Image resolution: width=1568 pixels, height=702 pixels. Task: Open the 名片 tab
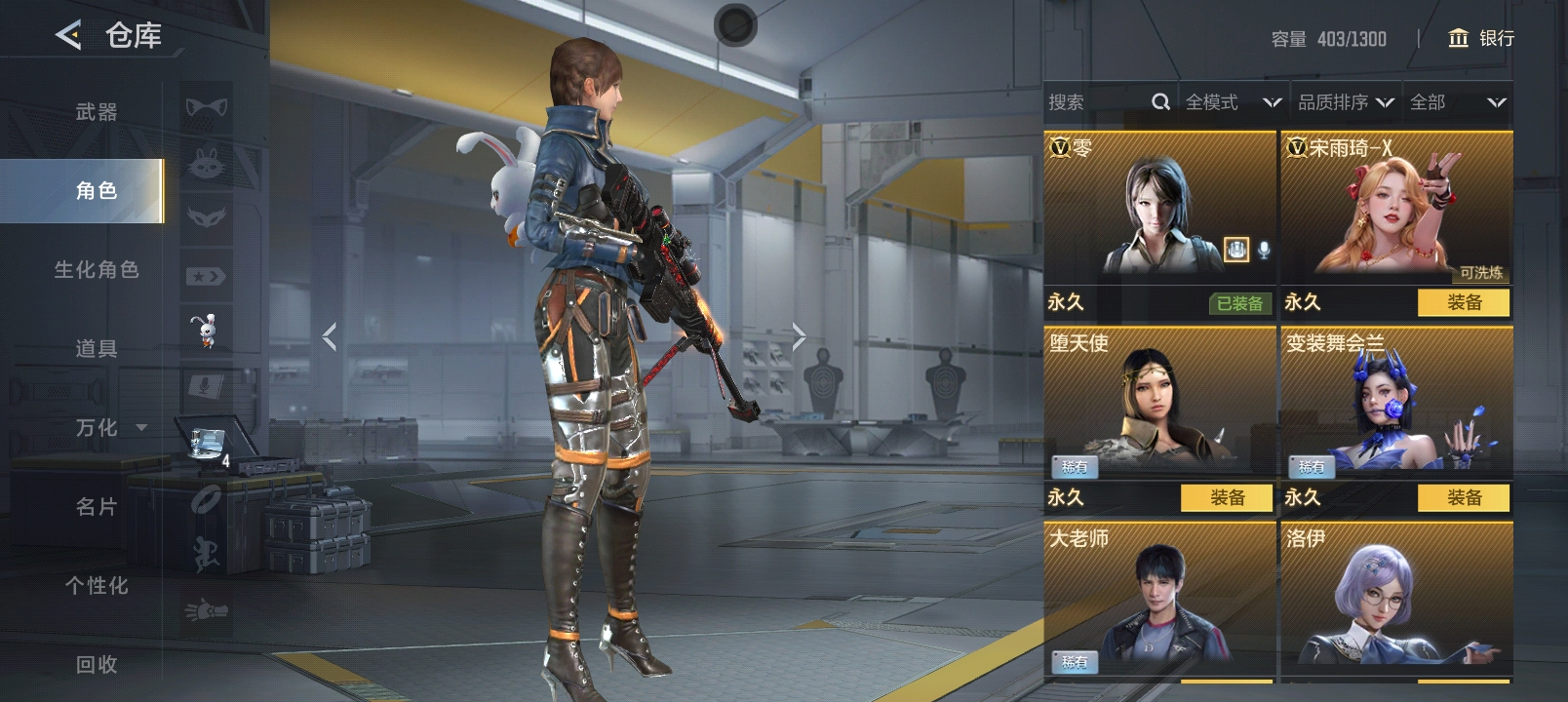pyautogui.click(x=97, y=507)
